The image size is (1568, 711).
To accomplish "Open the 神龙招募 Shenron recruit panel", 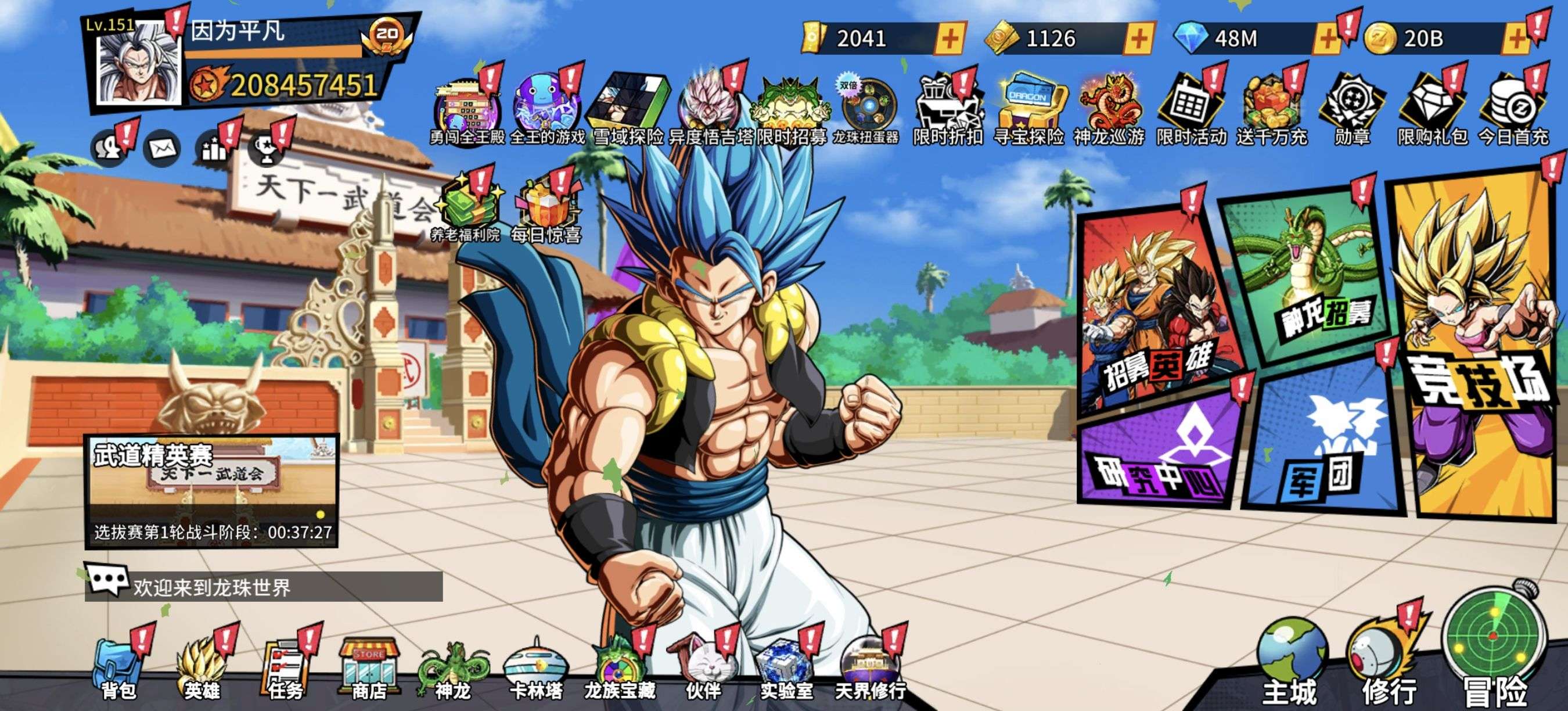I will click(x=1308, y=274).
